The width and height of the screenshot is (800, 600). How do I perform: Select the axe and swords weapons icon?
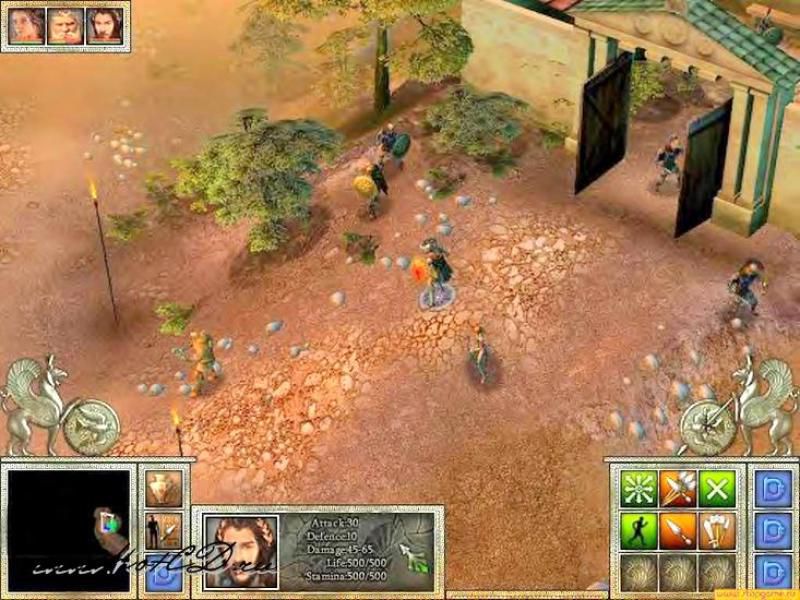point(716,530)
